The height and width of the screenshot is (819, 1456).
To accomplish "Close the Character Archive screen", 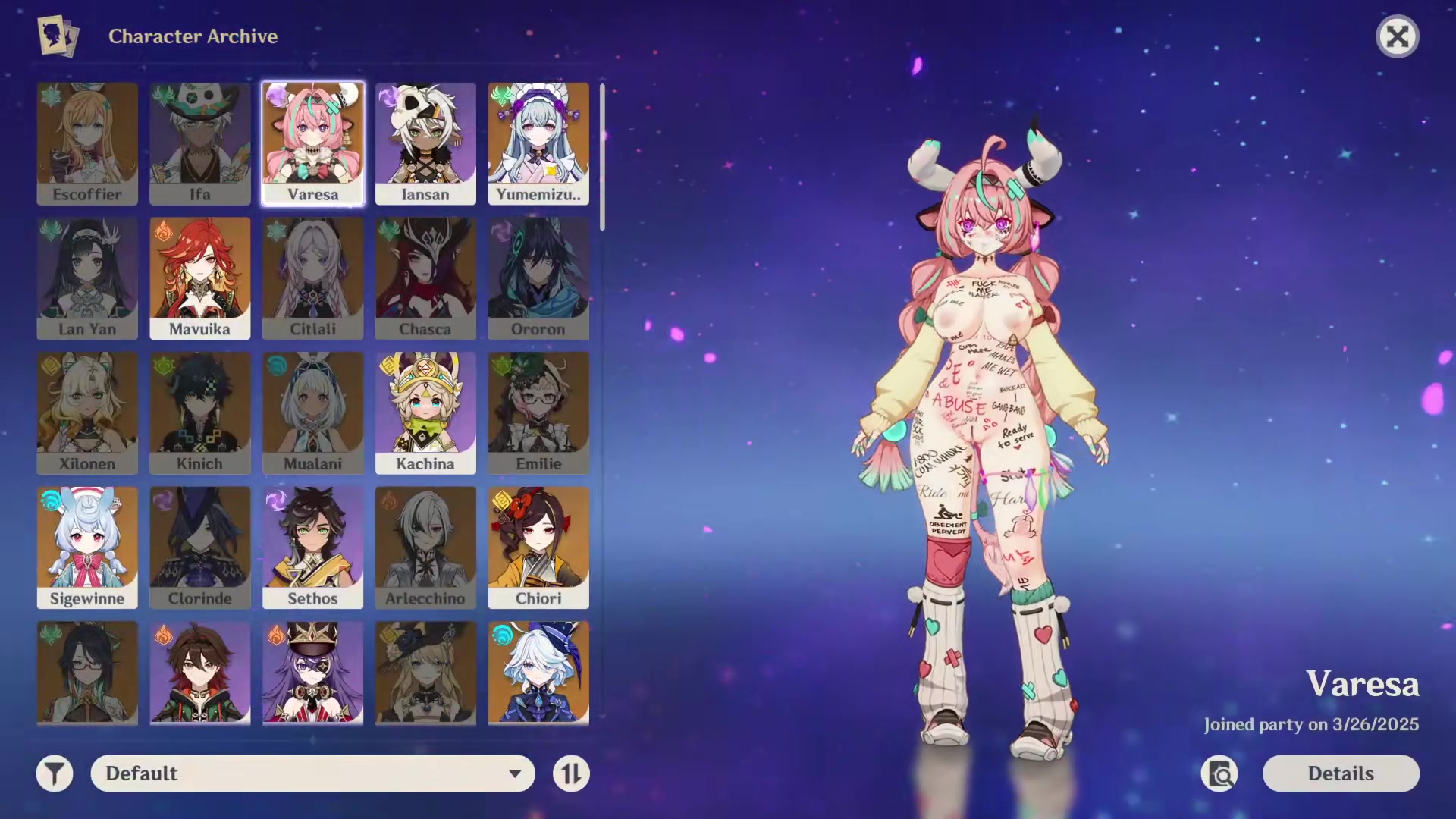I will tap(1397, 36).
